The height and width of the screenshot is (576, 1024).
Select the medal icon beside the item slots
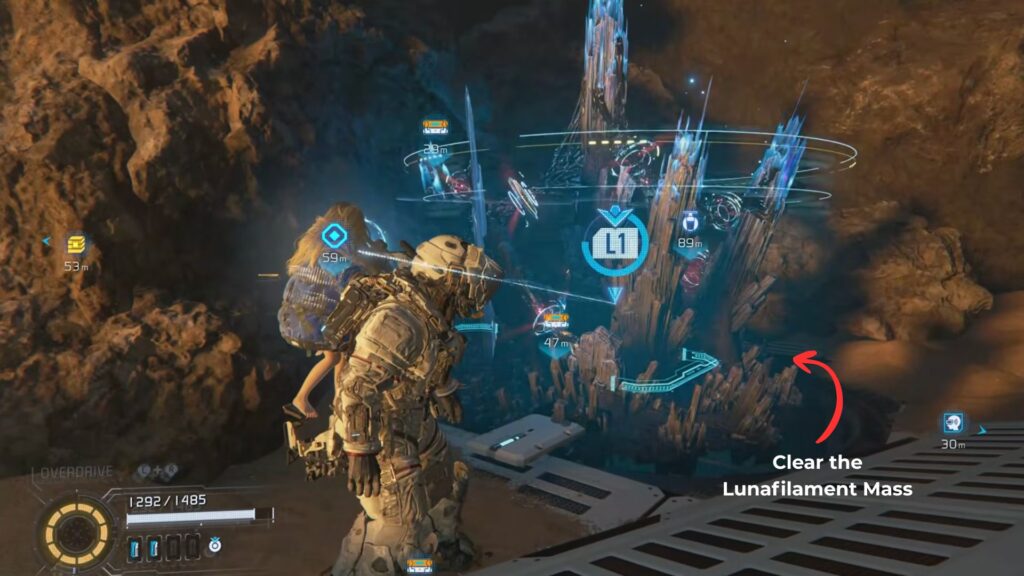click(215, 547)
